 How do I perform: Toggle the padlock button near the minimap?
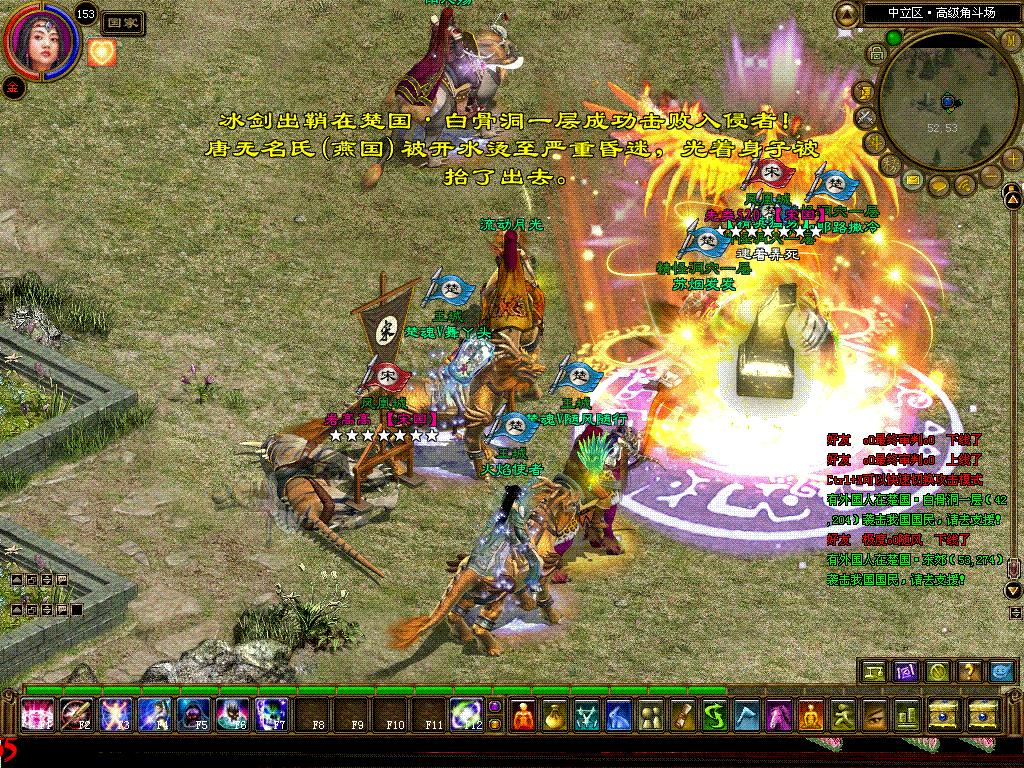(x=875, y=52)
